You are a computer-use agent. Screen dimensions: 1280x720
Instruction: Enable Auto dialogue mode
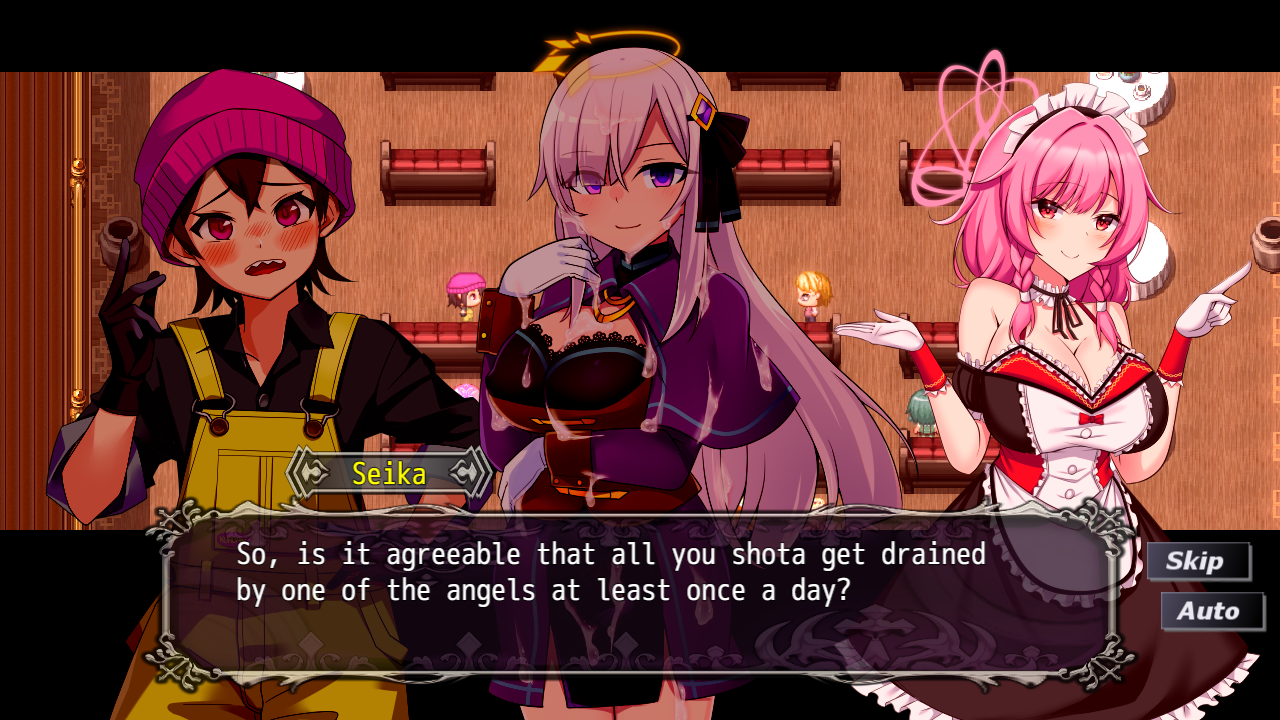pos(1210,611)
